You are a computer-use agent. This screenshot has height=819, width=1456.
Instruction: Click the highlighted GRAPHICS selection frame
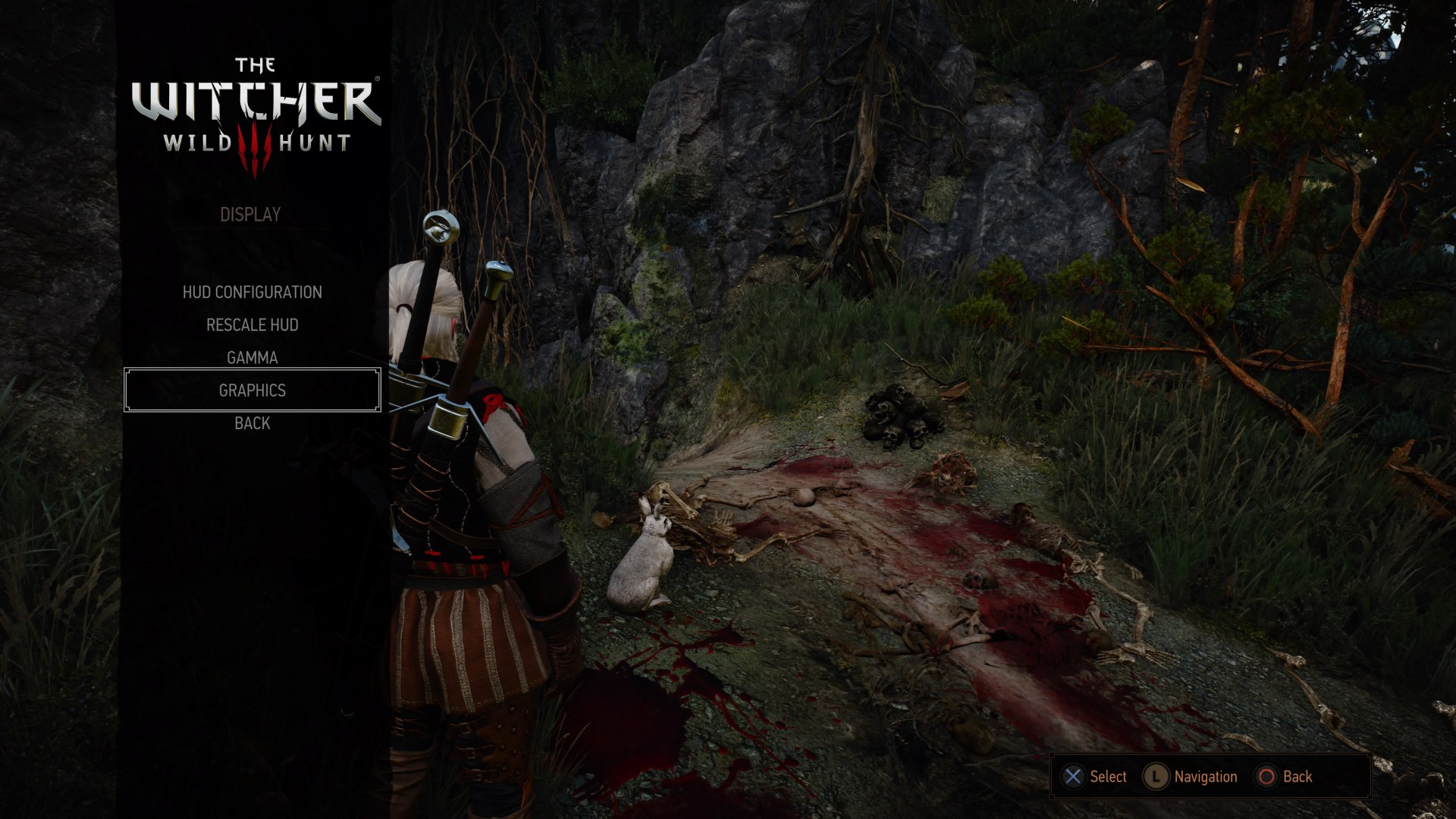coord(251,390)
